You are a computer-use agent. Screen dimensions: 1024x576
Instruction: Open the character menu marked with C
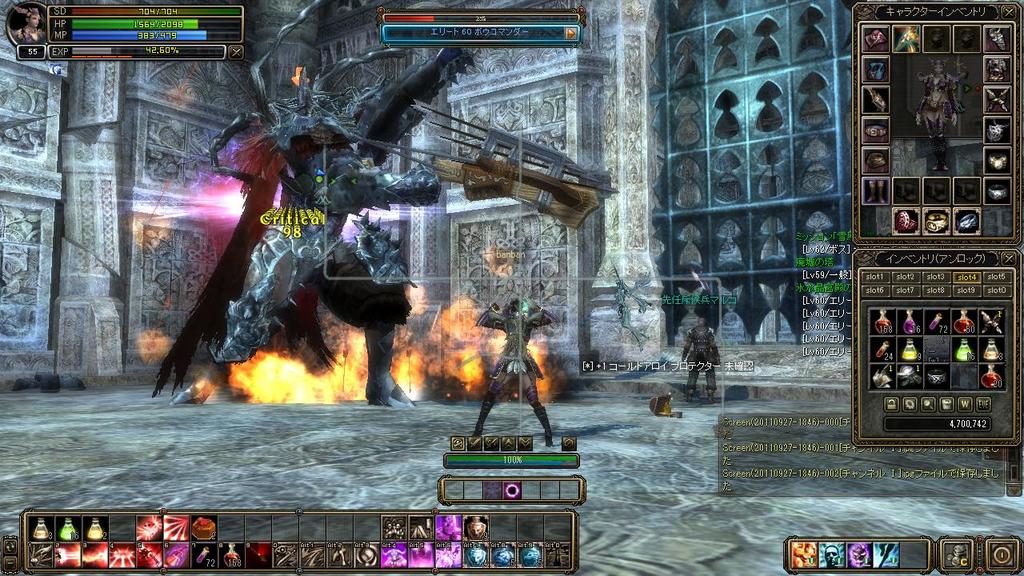957,554
